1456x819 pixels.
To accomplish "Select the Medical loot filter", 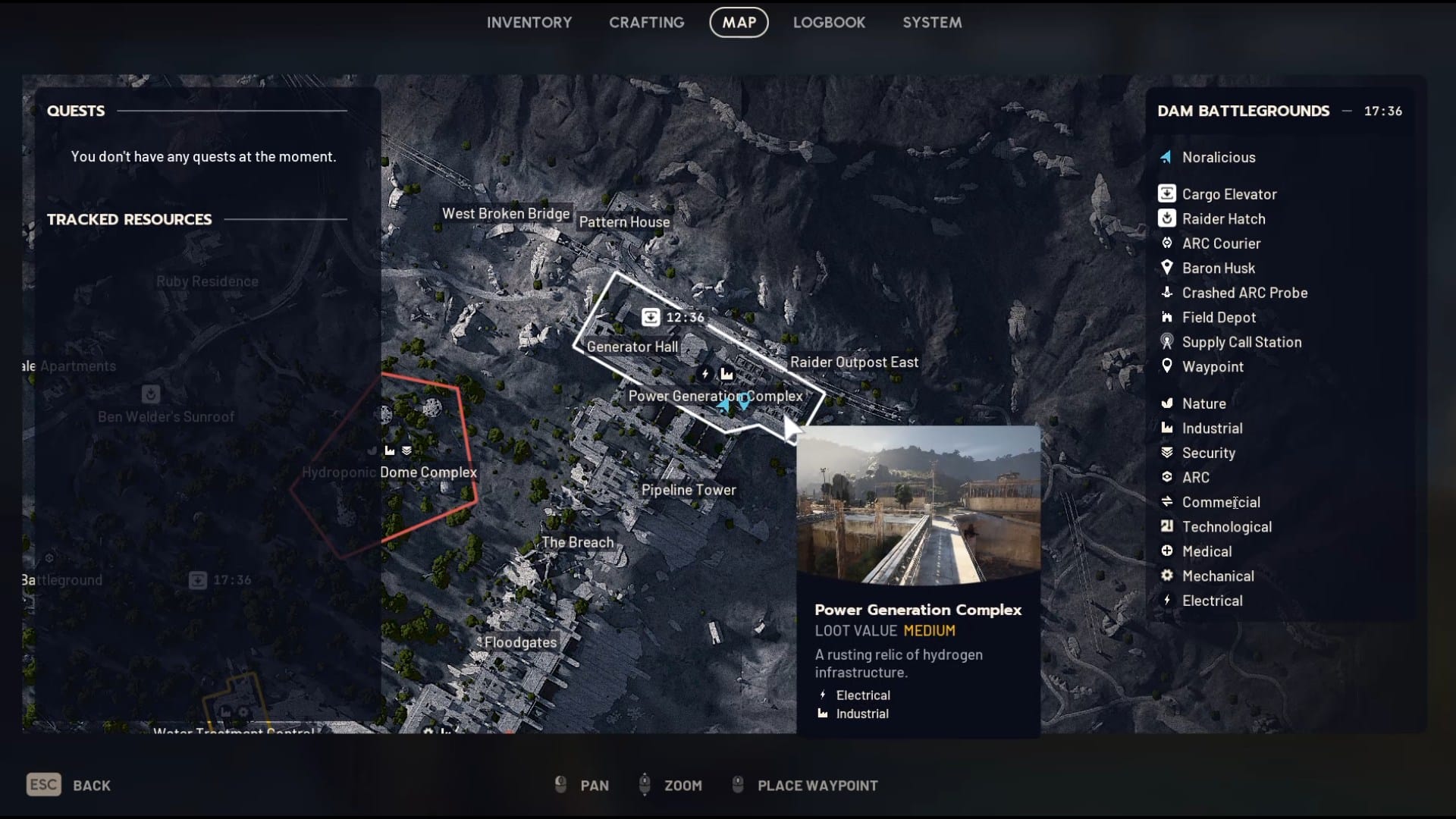I will [x=1206, y=551].
